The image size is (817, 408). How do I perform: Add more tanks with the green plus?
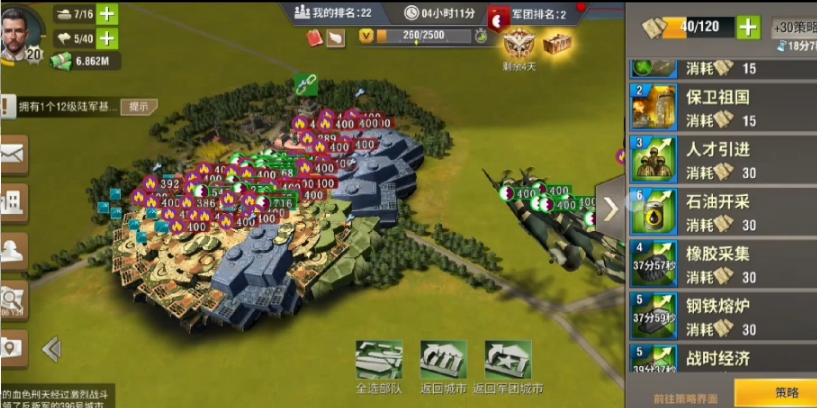pos(106,14)
